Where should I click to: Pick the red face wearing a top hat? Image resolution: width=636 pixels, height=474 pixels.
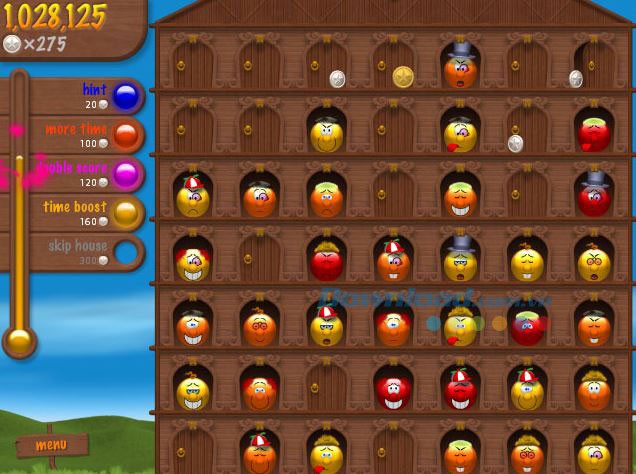pos(594,198)
